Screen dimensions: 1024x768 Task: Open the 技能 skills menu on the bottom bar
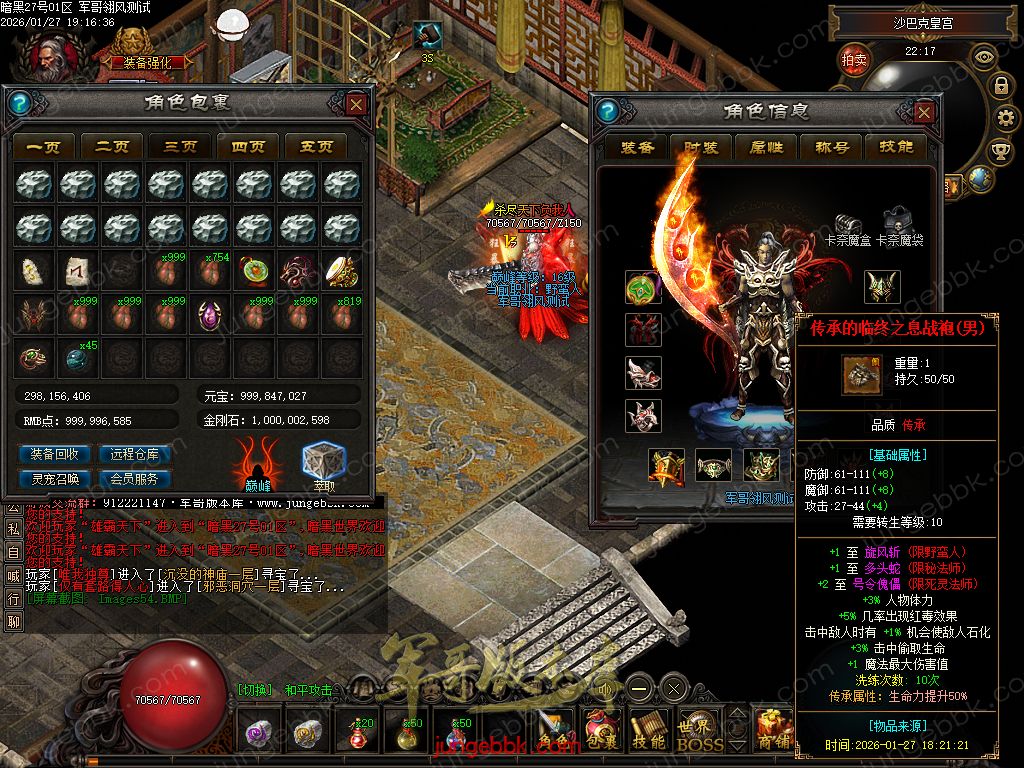click(x=648, y=732)
